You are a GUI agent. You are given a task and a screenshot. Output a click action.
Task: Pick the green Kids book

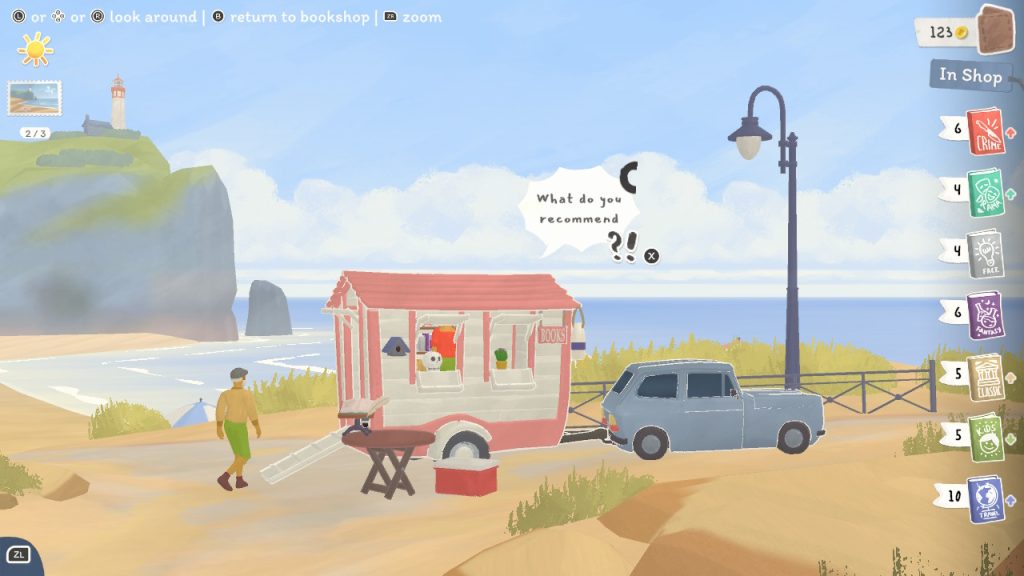pyautogui.click(x=985, y=438)
